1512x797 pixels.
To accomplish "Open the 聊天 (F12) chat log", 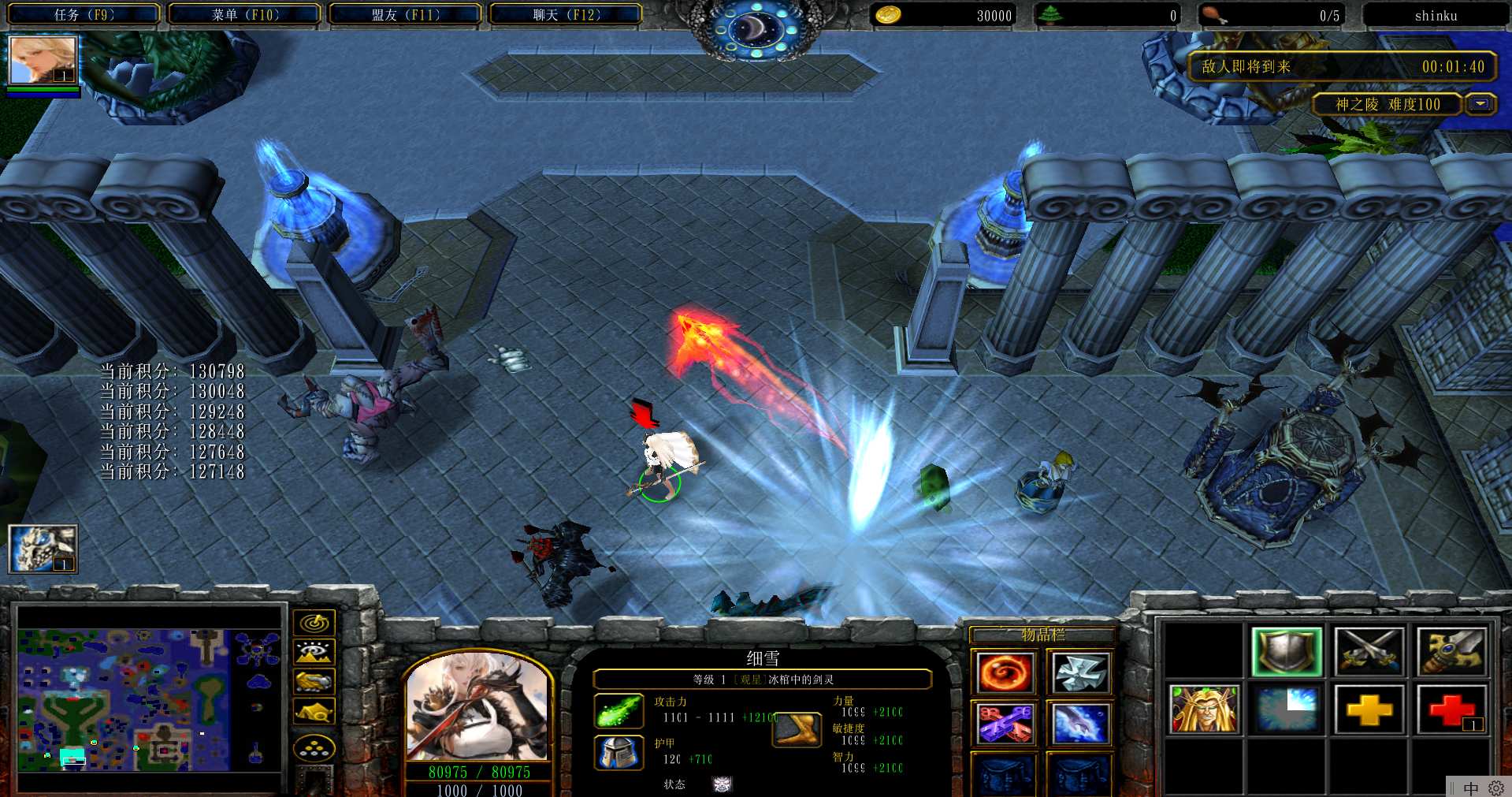I will tap(567, 15).
